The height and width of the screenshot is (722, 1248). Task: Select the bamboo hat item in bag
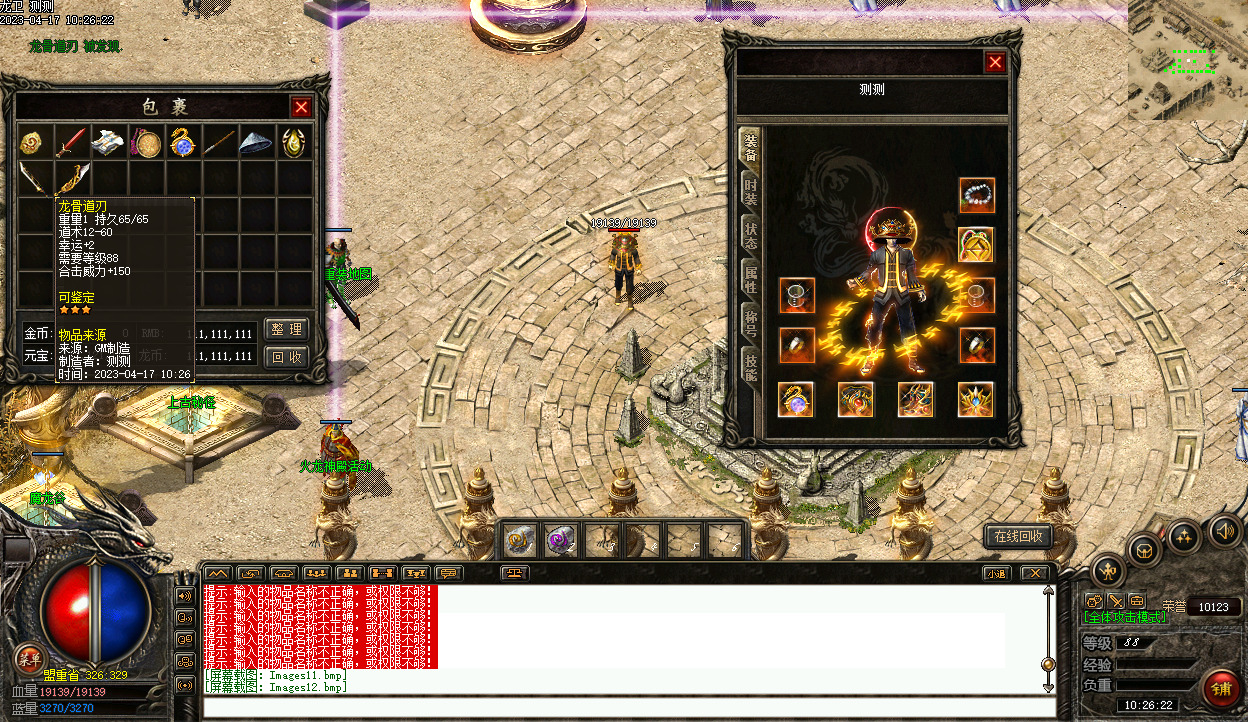point(255,143)
